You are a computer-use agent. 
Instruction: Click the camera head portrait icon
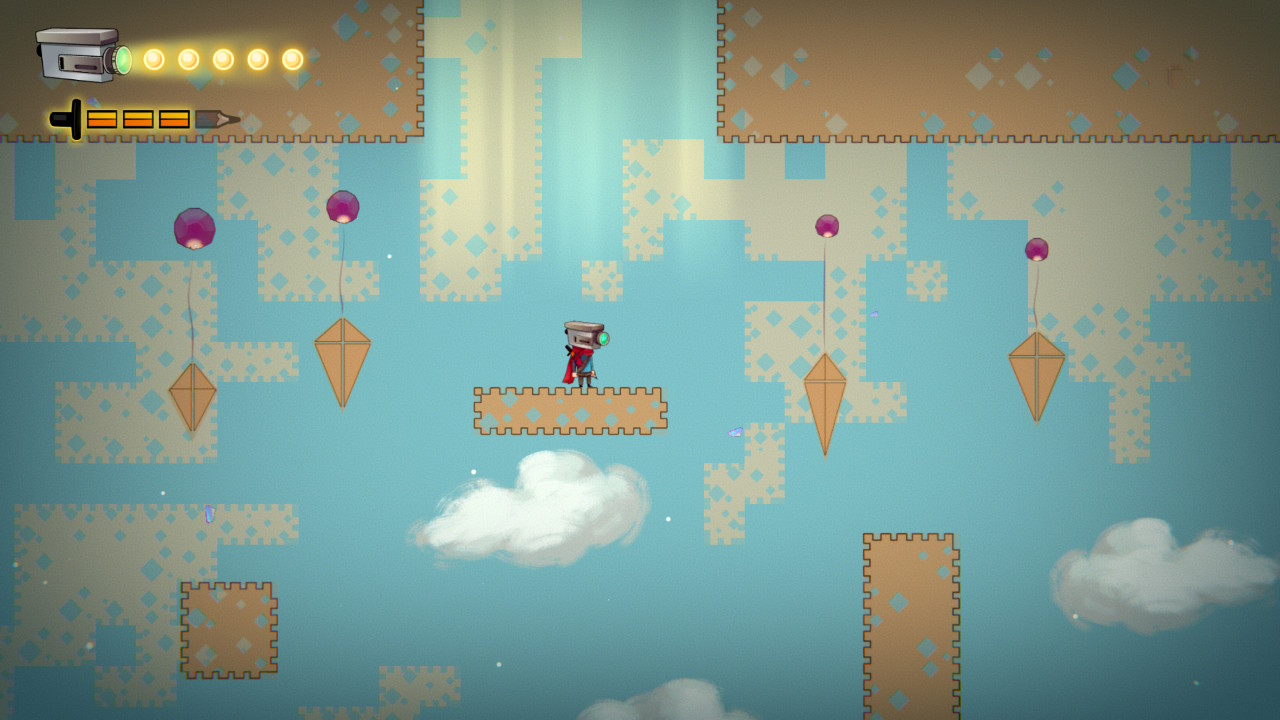pos(82,55)
